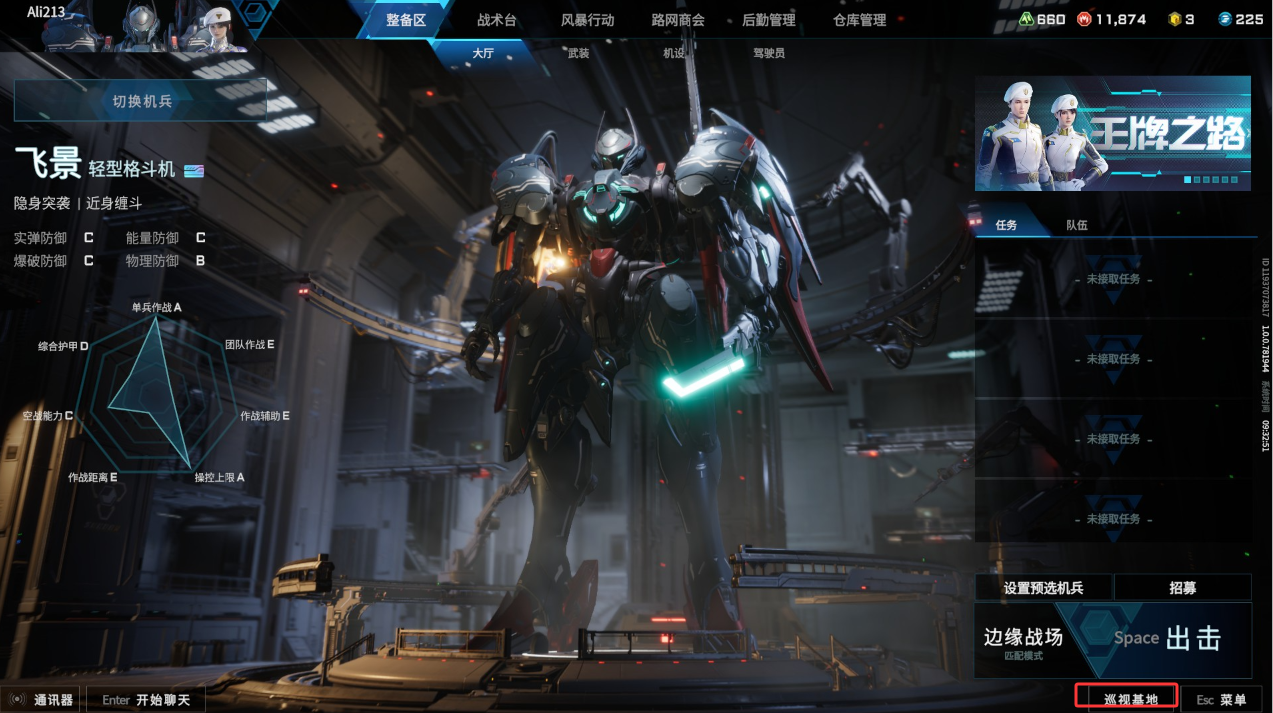Open the 战术台 top menu tab
1273x713 pixels.
click(497, 20)
